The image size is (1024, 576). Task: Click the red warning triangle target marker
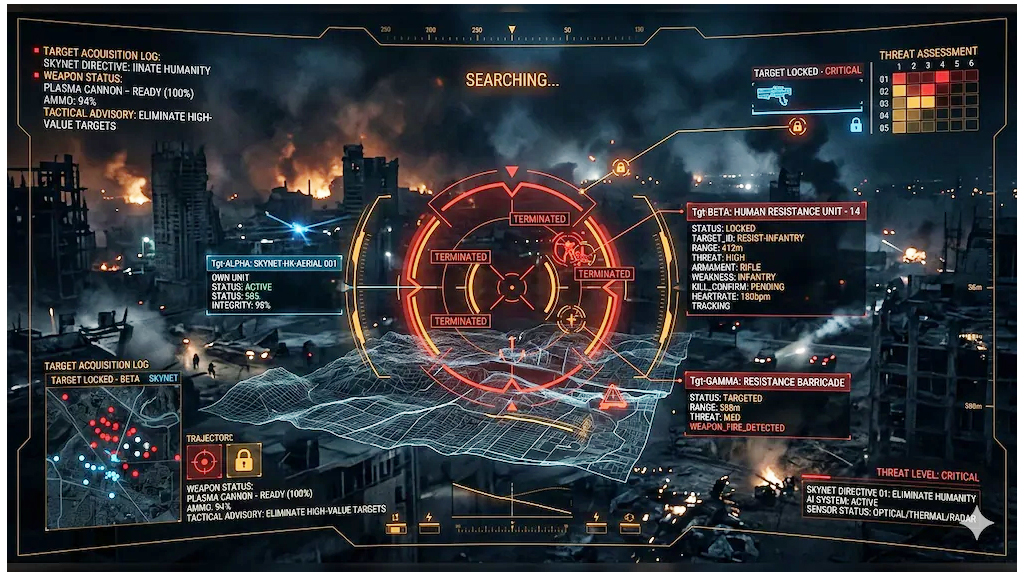pyautogui.click(x=613, y=400)
